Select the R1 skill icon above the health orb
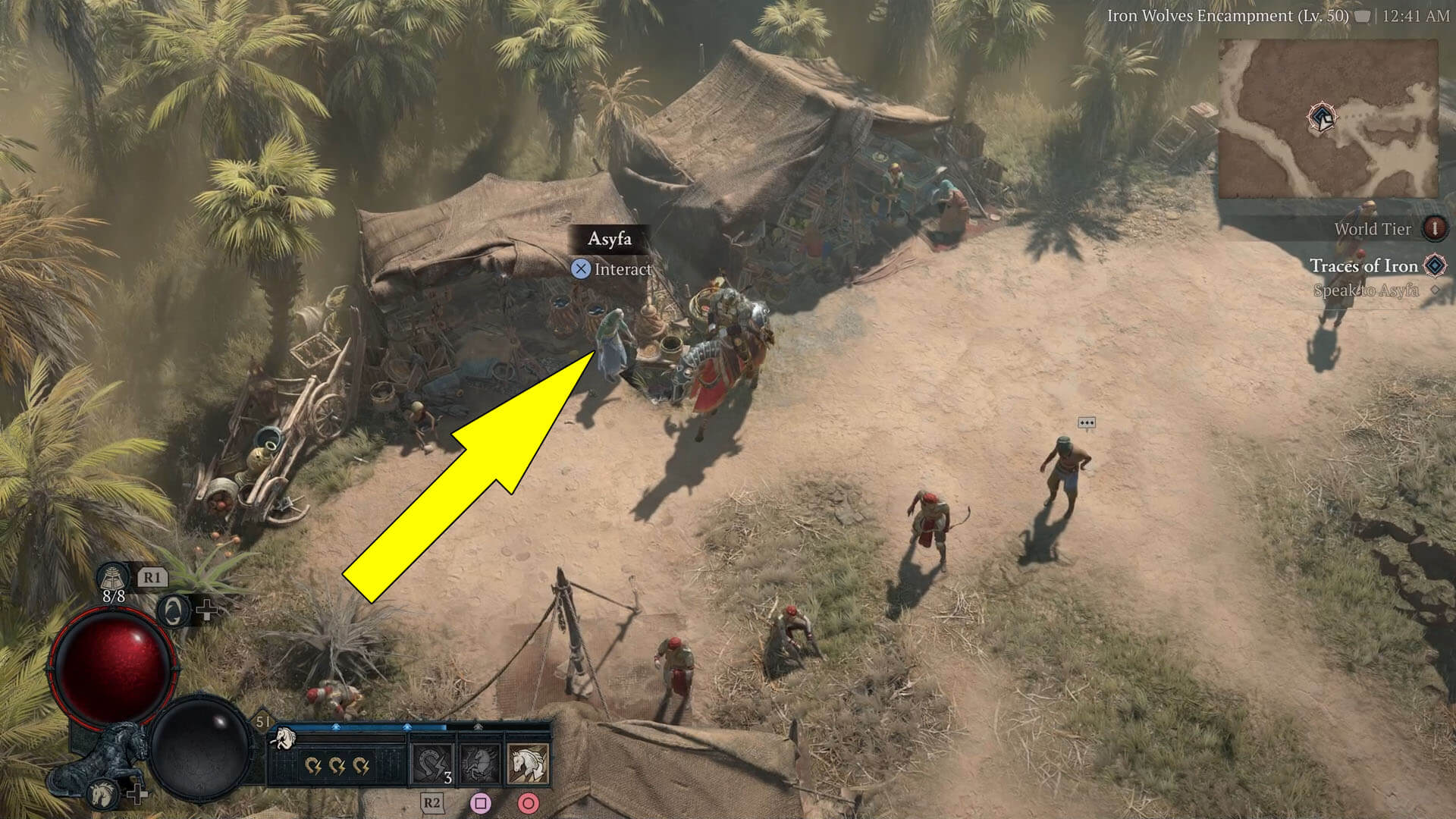Screen dimensions: 1456x819 [114, 577]
